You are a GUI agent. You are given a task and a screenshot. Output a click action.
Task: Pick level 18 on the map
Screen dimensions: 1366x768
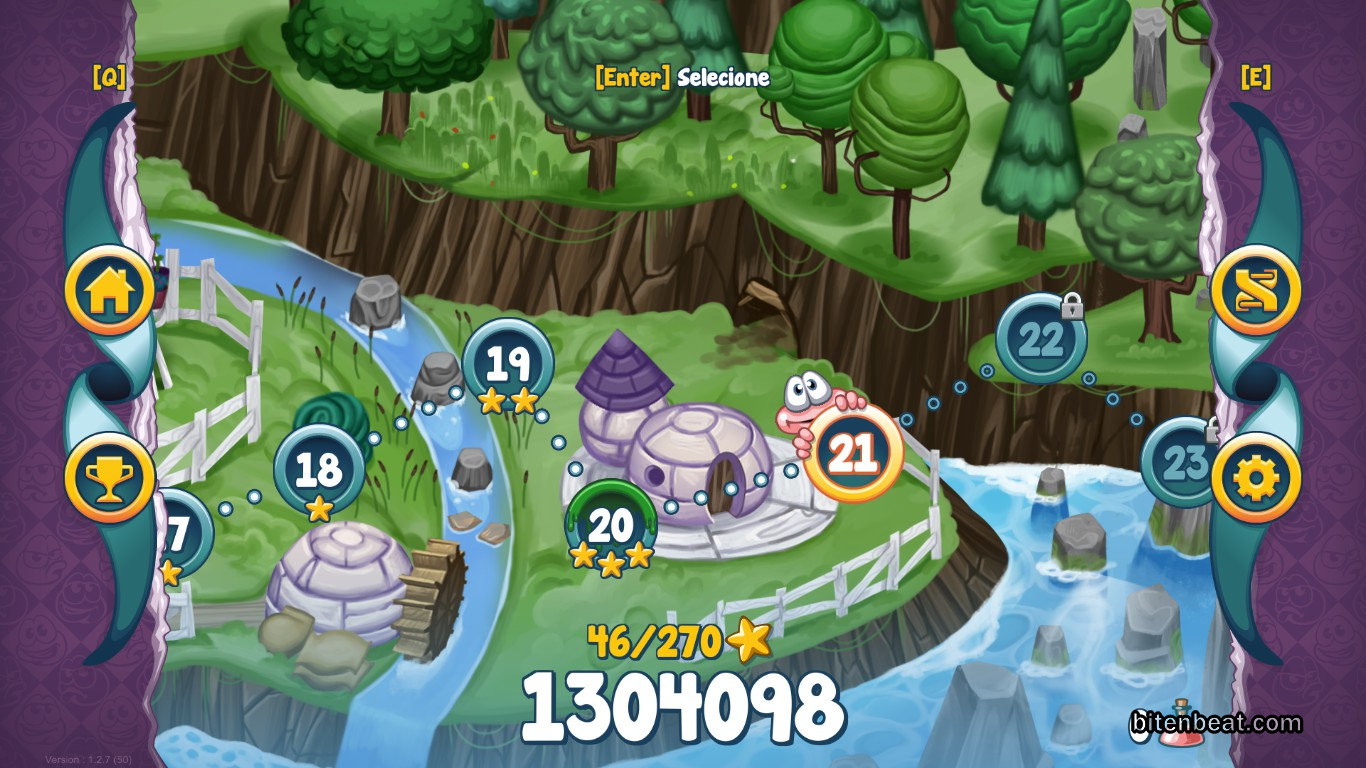click(319, 468)
